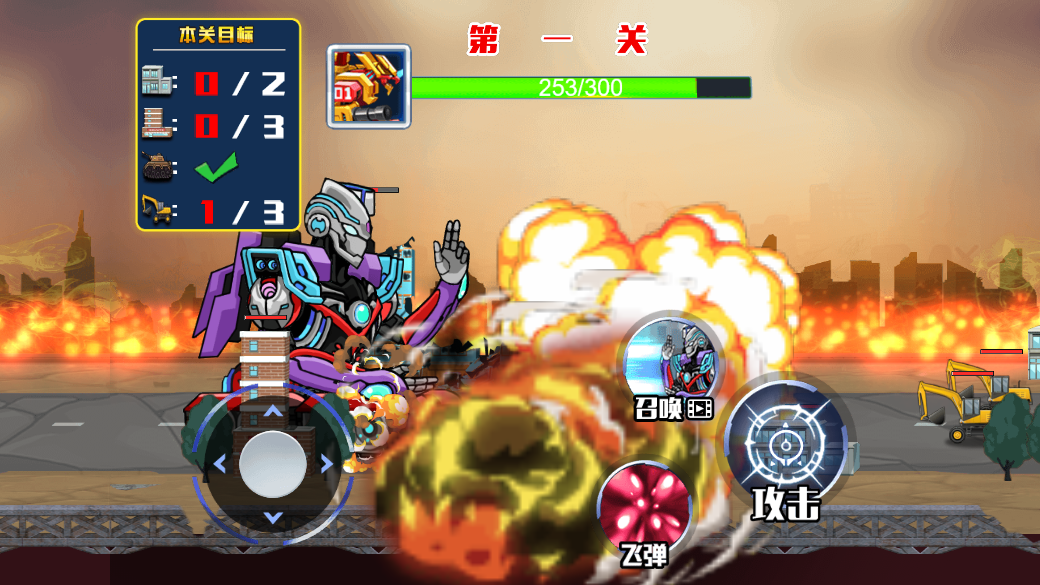Activate the 召唤 summon skill

click(670, 364)
